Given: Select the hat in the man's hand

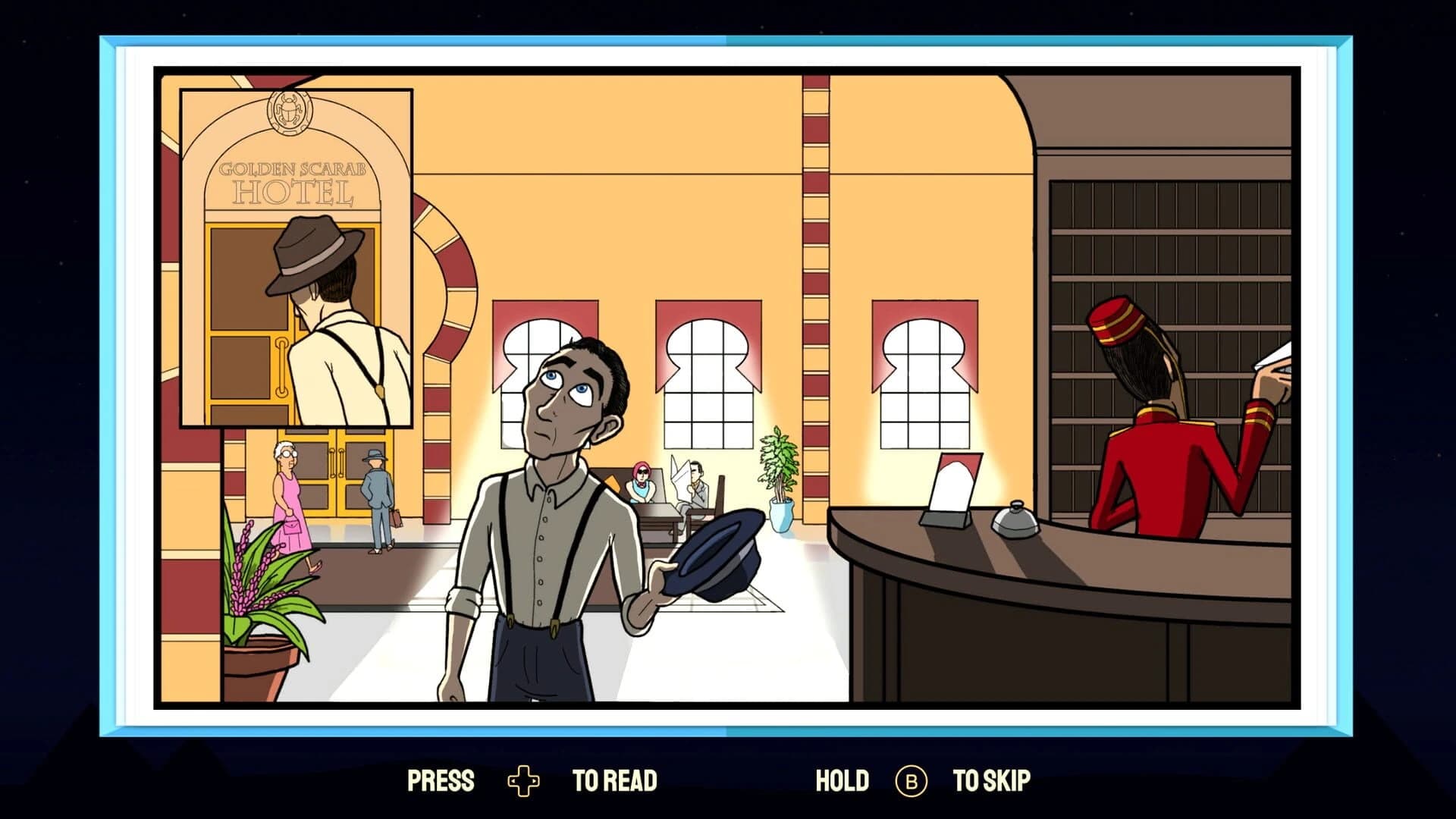Looking at the screenshot, I should click(720, 550).
